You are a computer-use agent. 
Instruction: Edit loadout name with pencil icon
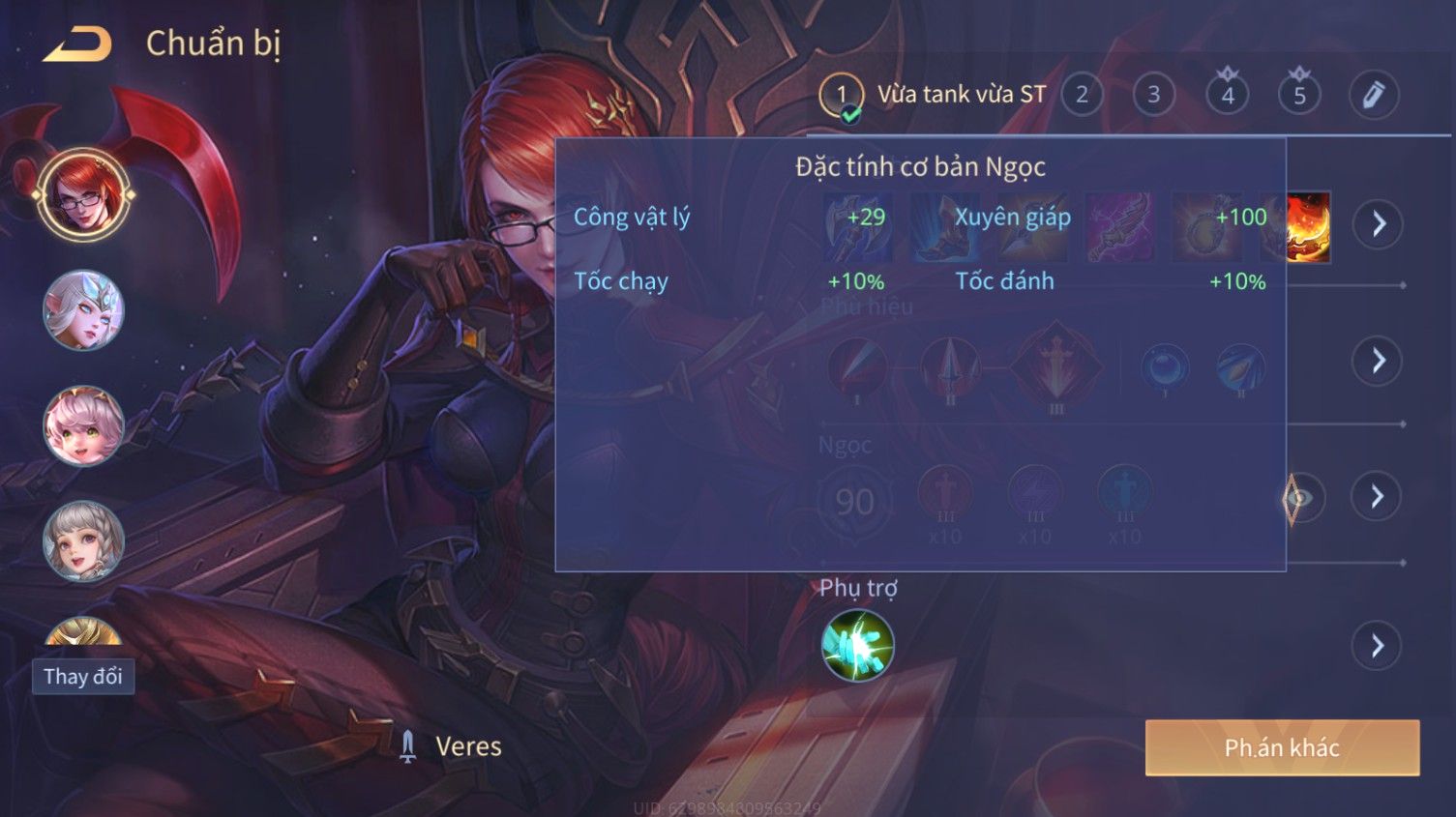coord(1373,95)
